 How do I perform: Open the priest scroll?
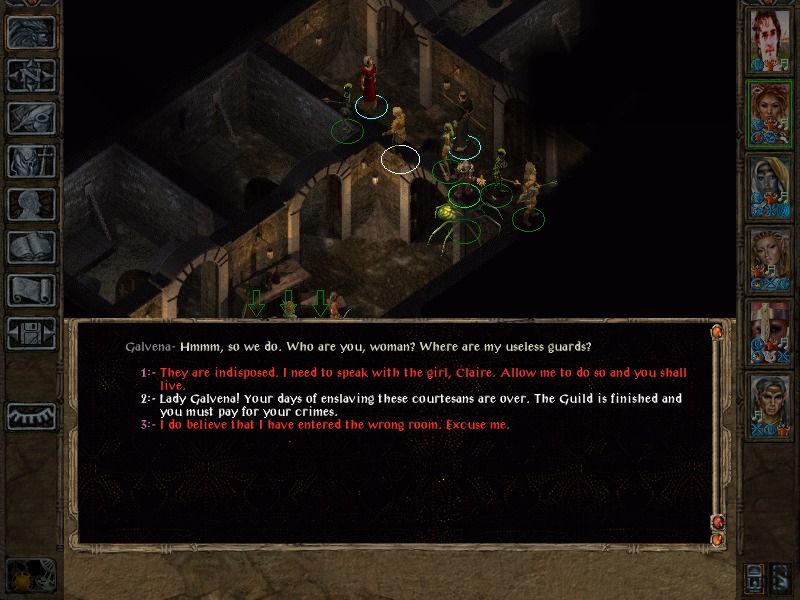[x=31, y=290]
